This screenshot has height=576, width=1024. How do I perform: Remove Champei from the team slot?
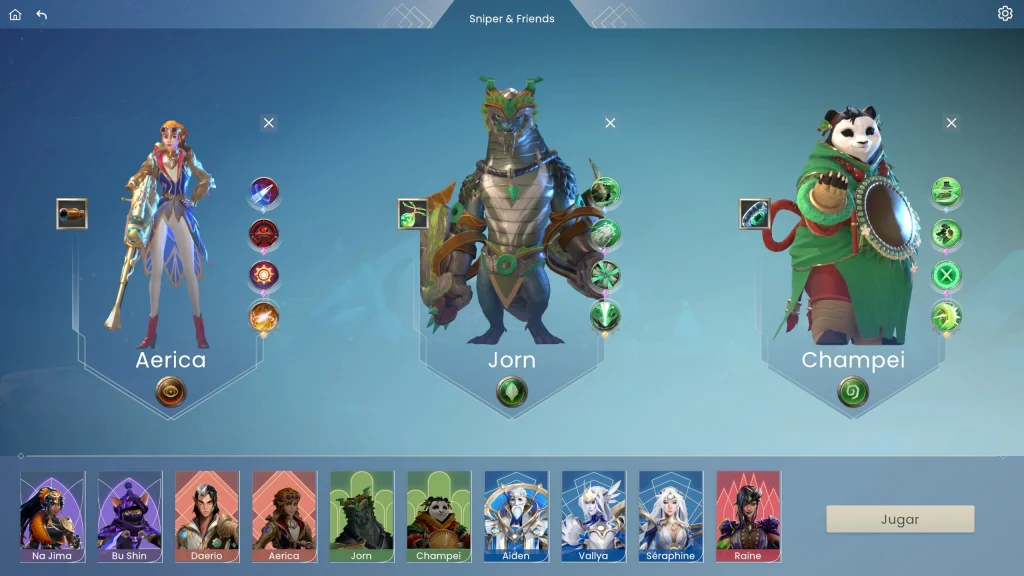click(x=951, y=123)
